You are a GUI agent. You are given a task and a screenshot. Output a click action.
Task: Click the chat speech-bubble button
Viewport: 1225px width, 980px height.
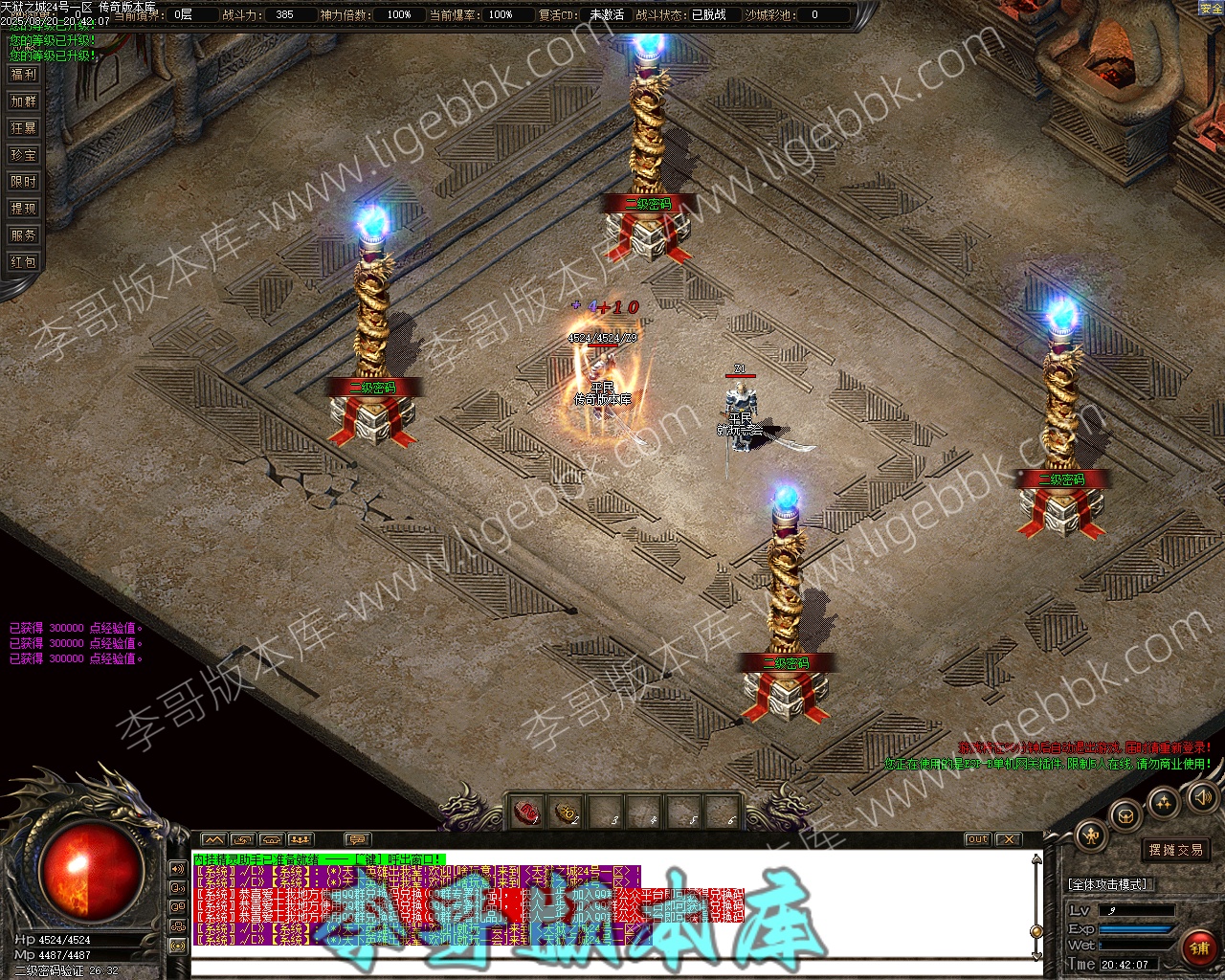pyautogui.click(x=356, y=840)
